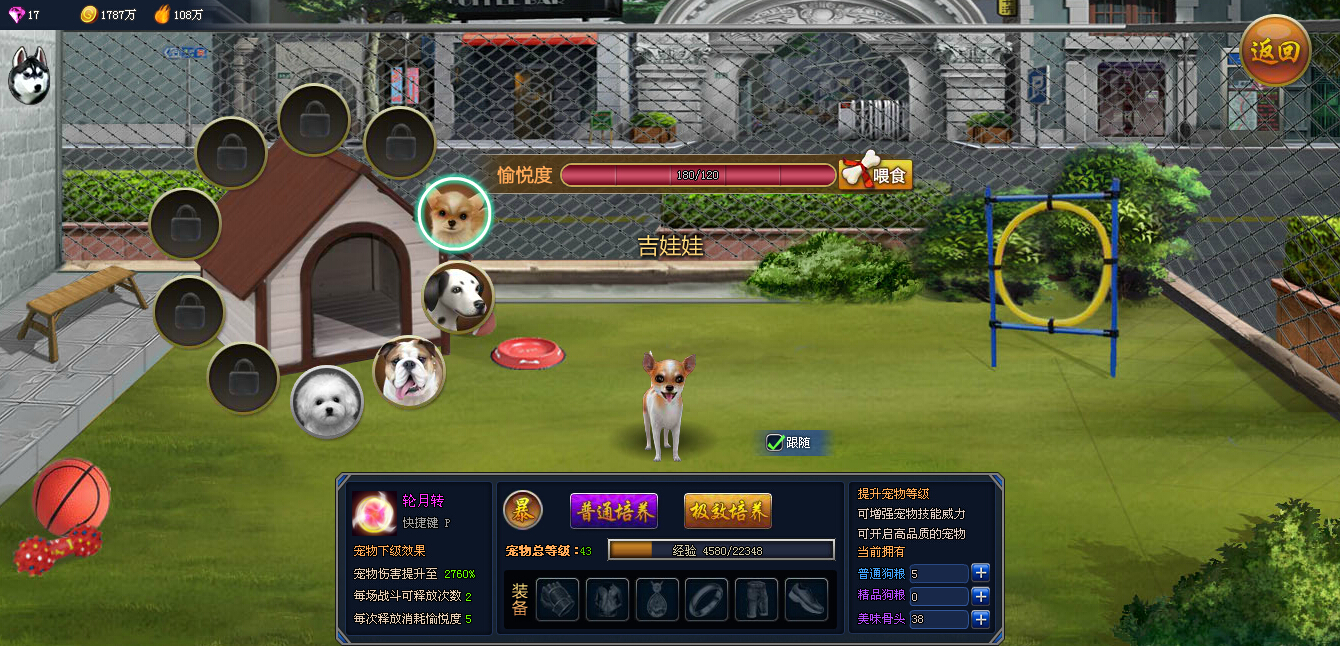Open the 轮月转 pet skill icon
Screen dimensions: 1340x646
tap(373, 513)
